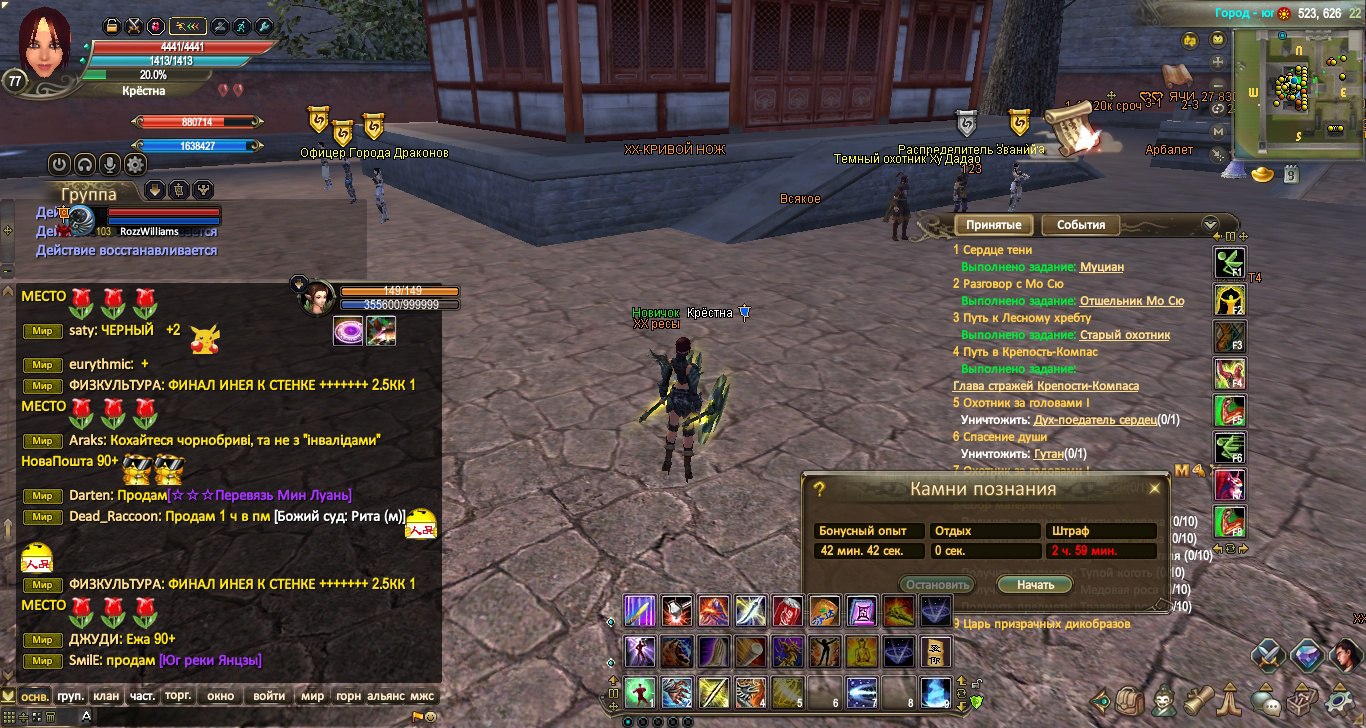The image size is (1366, 728).
Task: Switch to the События quest tab
Action: [x=1080, y=225]
